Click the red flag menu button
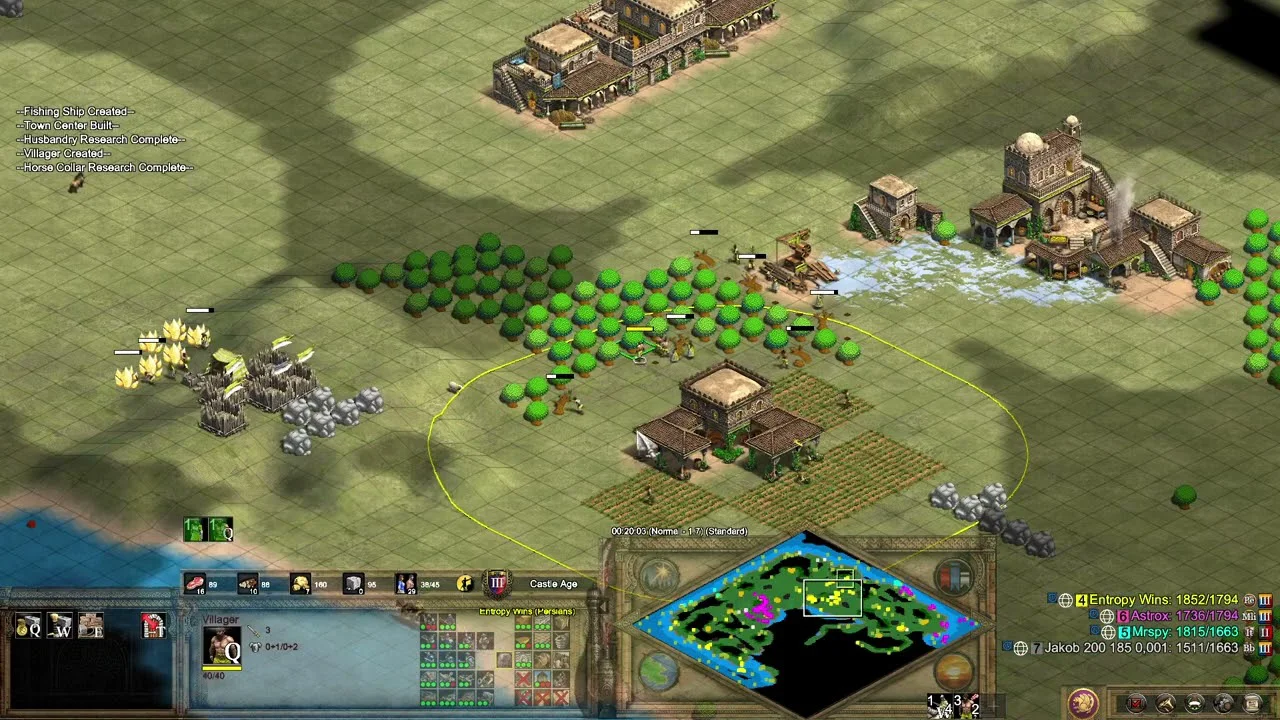 pyautogui.click(x=1137, y=703)
